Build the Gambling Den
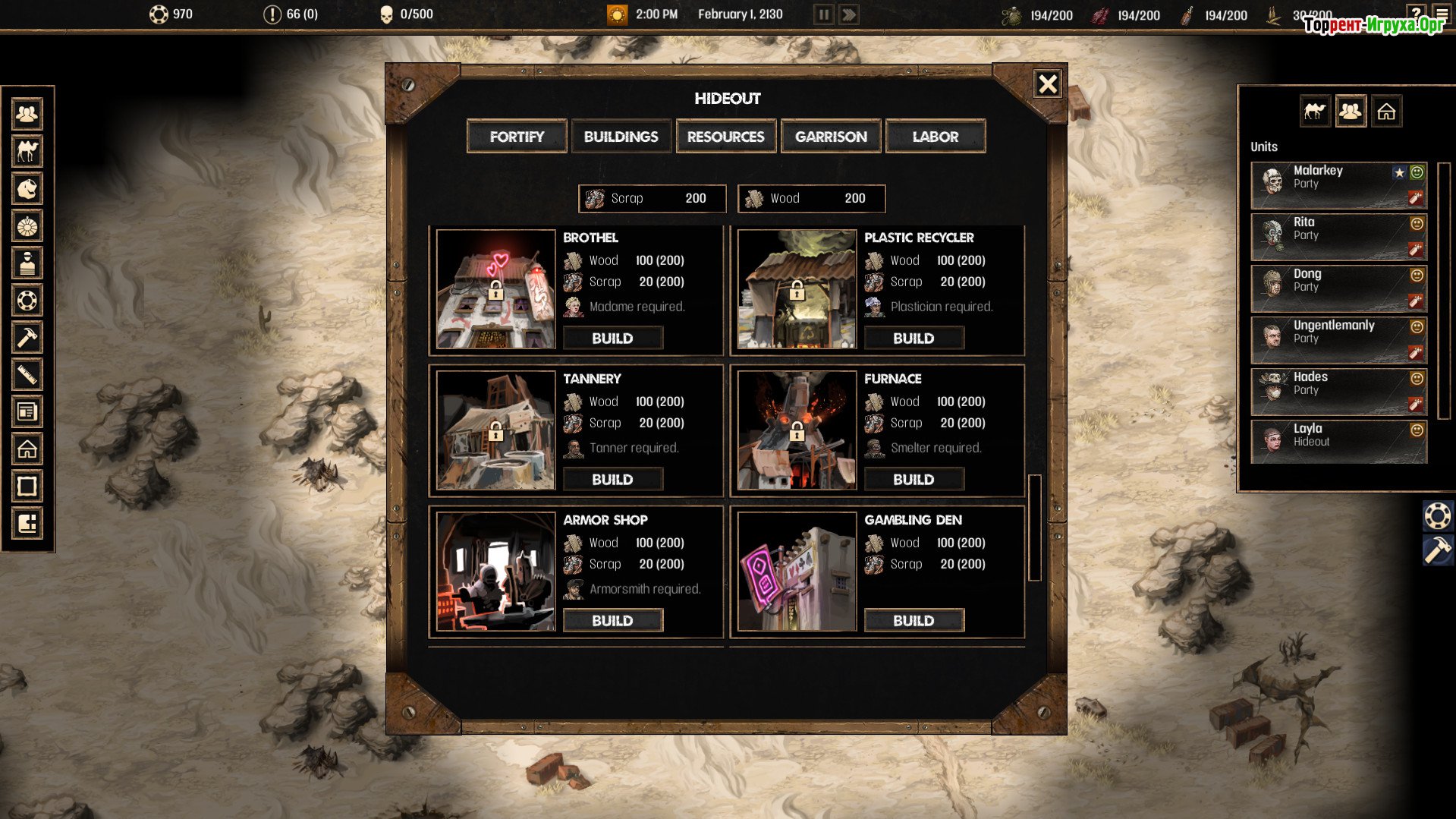 click(914, 621)
